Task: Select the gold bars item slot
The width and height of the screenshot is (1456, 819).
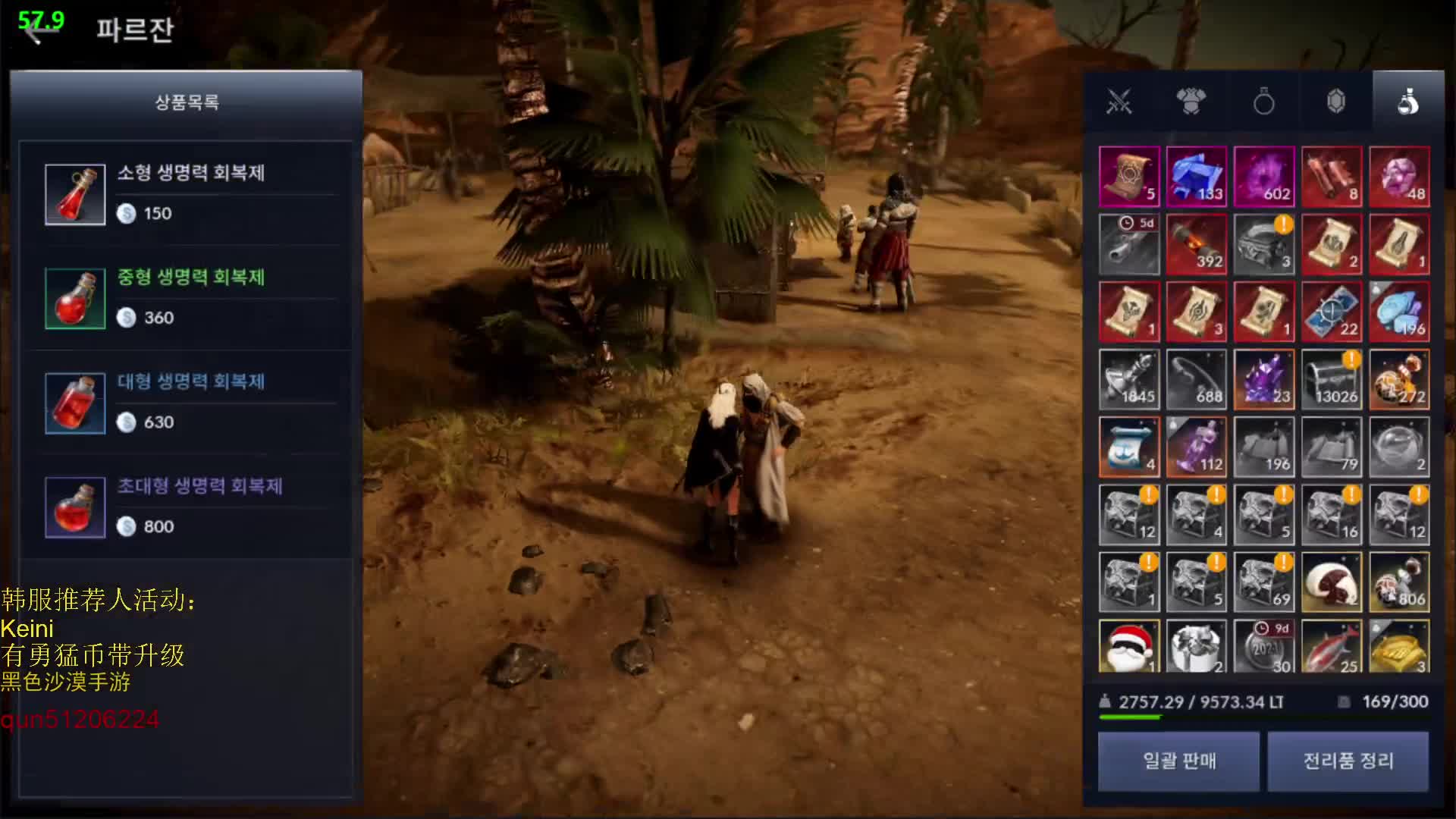Action: (1399, 646)
